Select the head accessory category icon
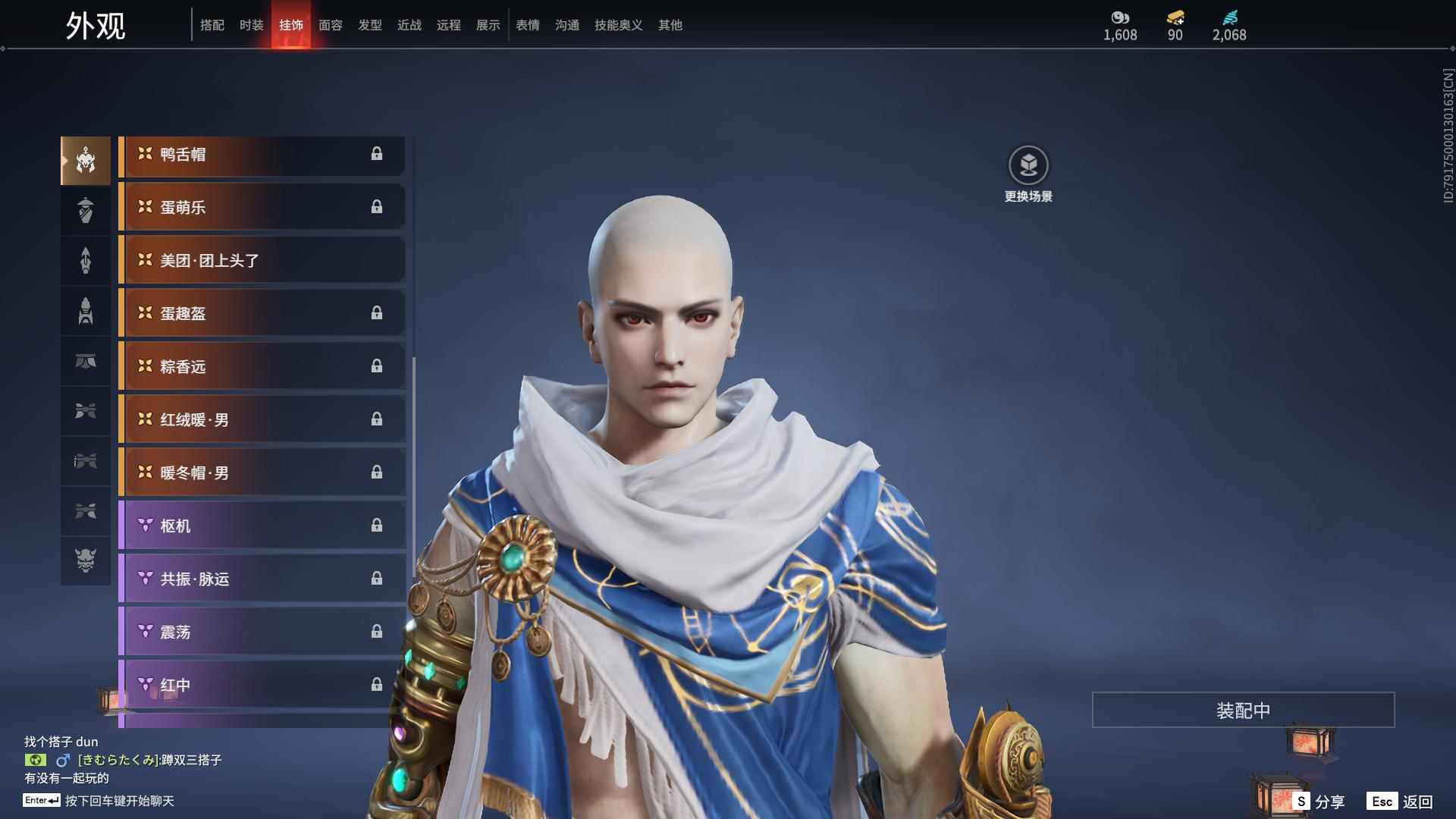Screen dimensions: 1456x819 tap(86, 161)
